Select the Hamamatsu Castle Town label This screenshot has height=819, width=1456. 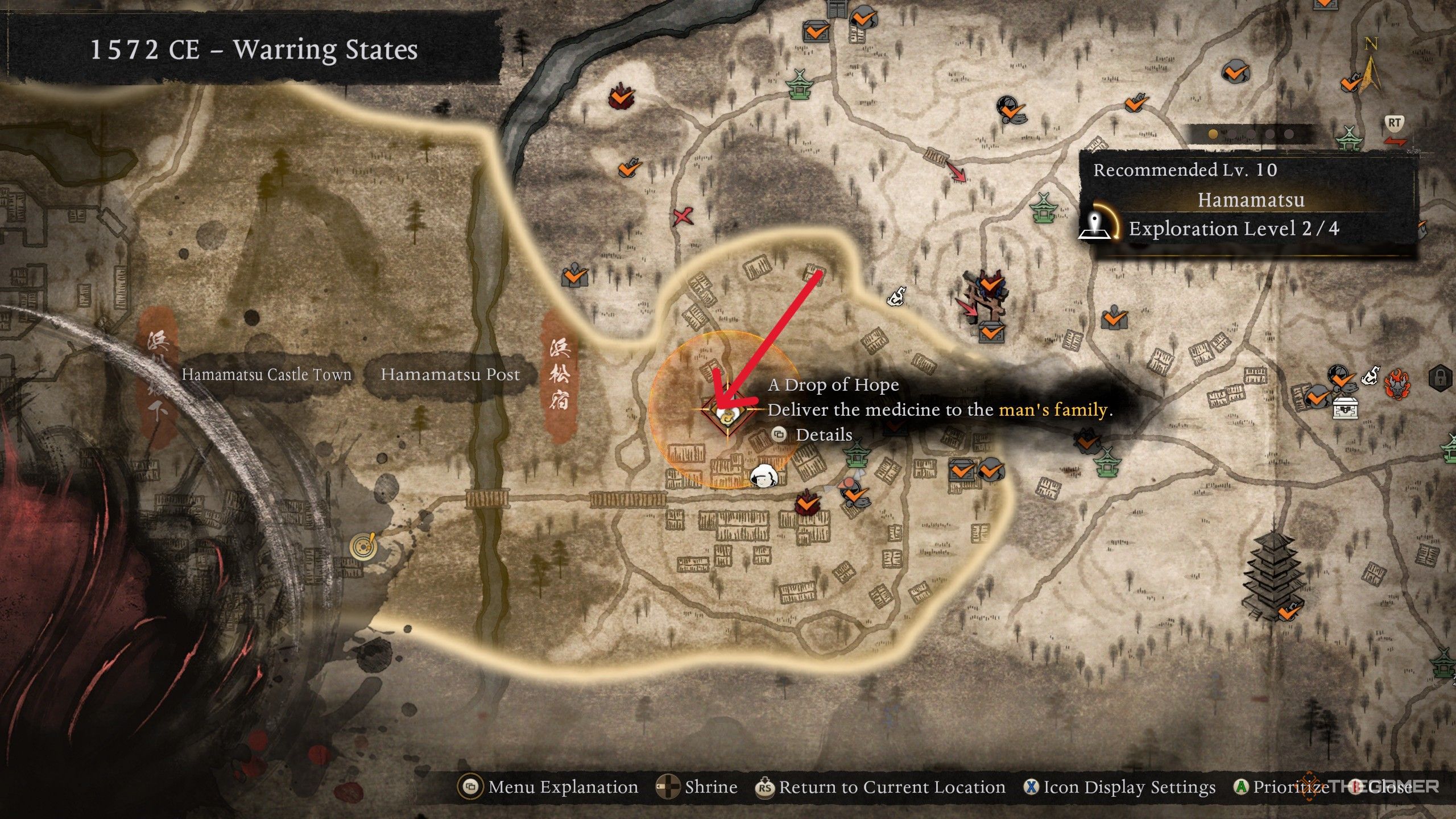(x=266, y=374)
